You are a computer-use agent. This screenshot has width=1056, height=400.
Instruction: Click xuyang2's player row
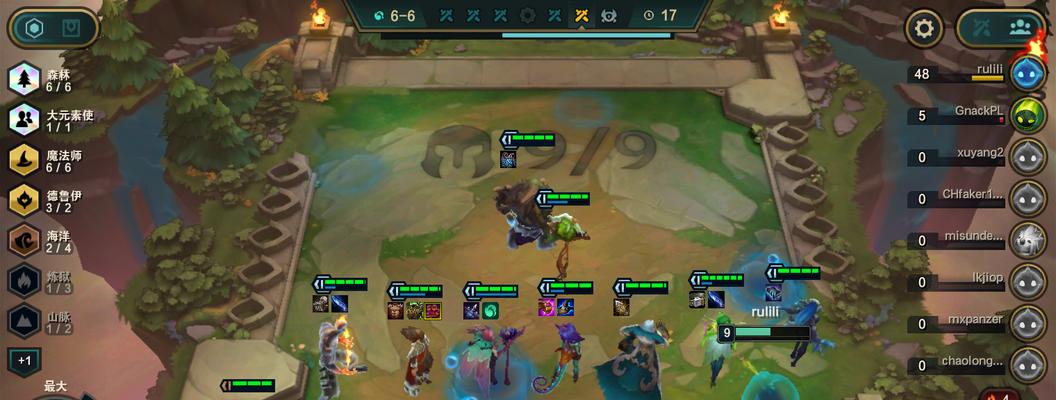[1027, 156]
